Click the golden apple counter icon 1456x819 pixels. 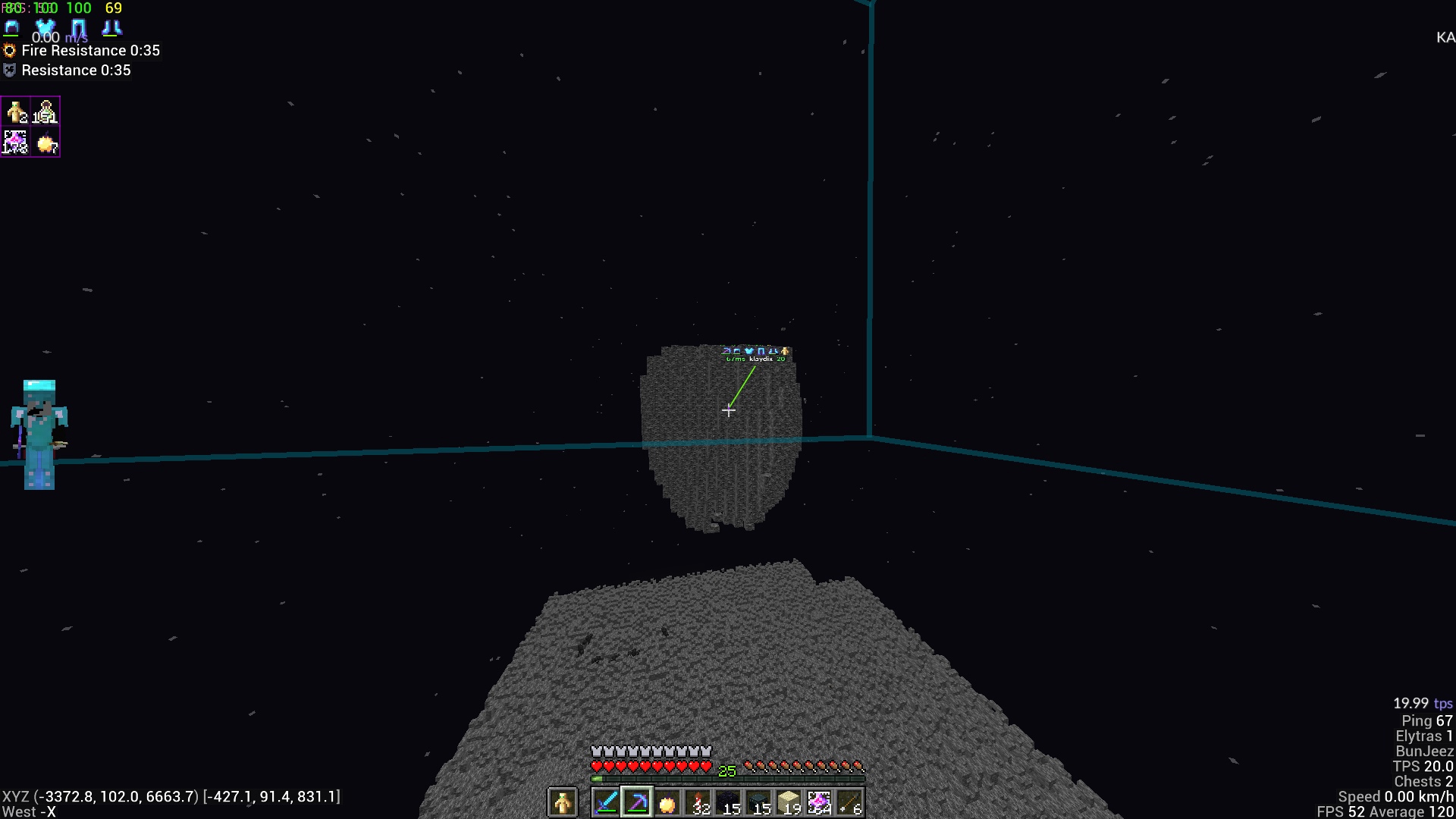(45, 142)
